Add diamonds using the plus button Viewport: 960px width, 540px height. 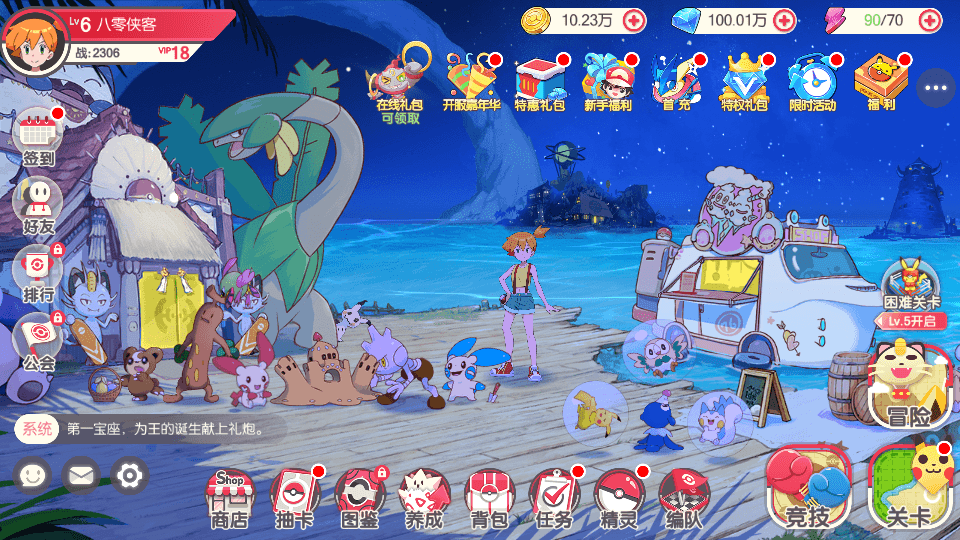point(784,19)
